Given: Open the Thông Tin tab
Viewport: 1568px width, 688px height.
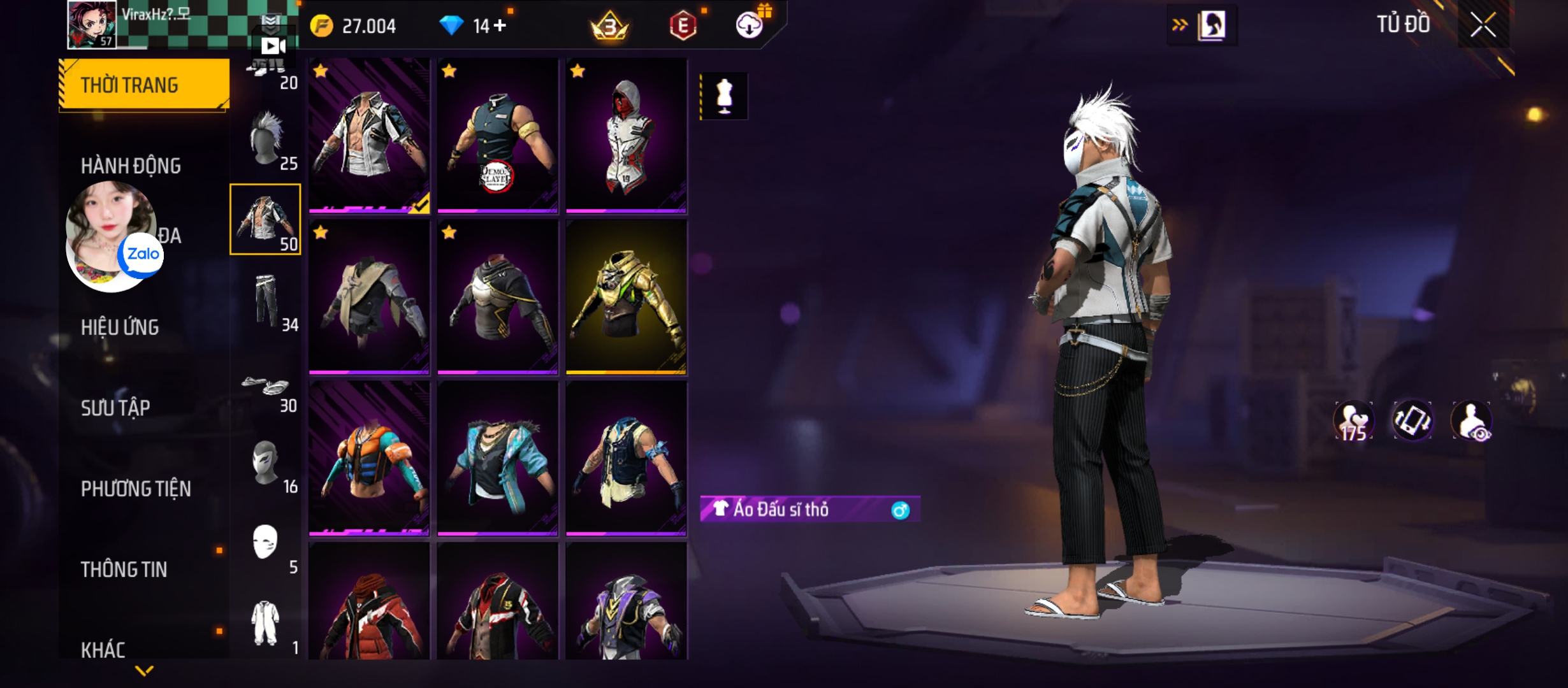Looking at the screenshot, I should [124, 570].
